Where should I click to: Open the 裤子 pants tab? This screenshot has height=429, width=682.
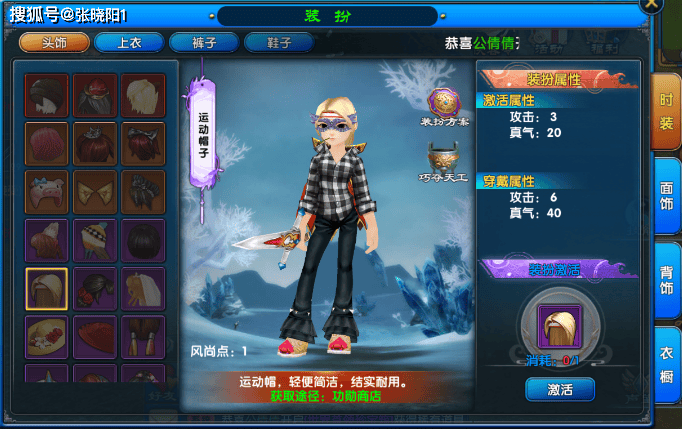(203, 42)
